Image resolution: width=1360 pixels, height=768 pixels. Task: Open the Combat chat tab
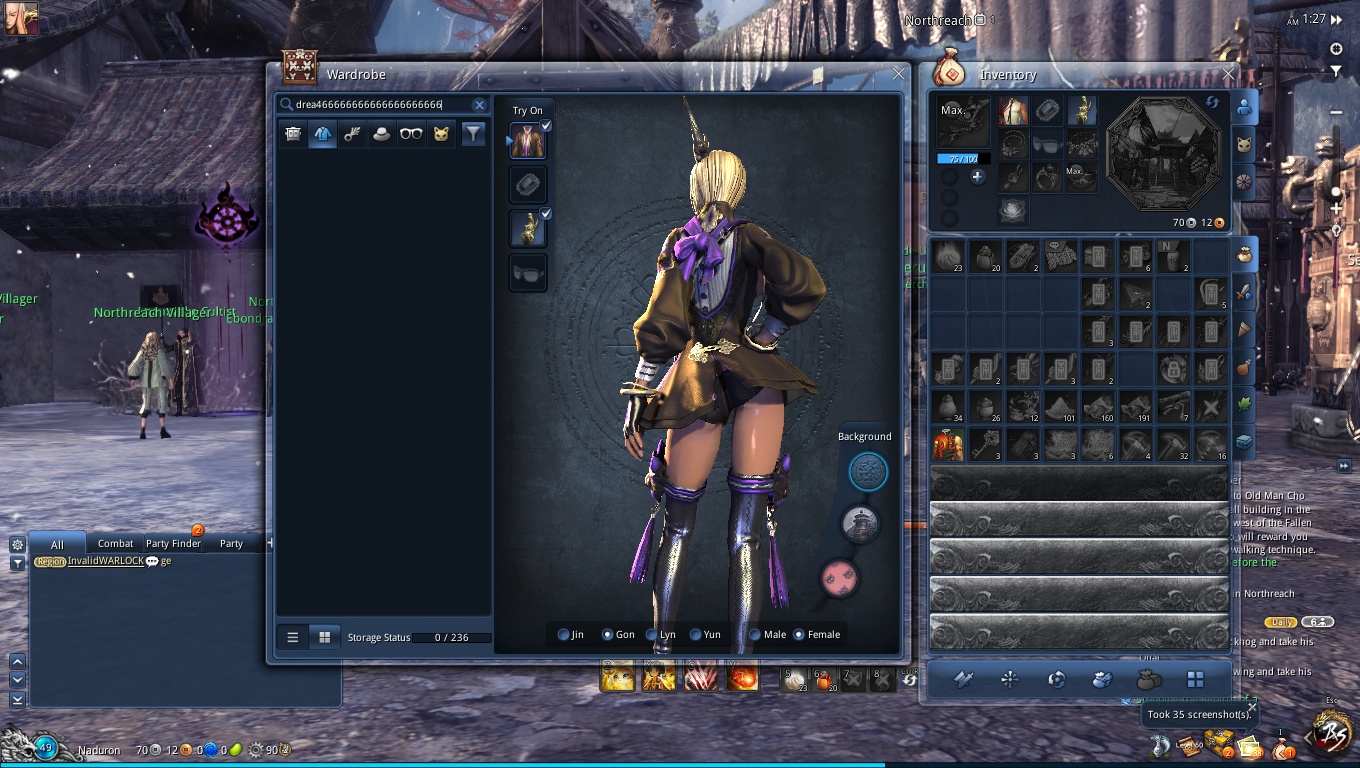(x=115, y=544)
